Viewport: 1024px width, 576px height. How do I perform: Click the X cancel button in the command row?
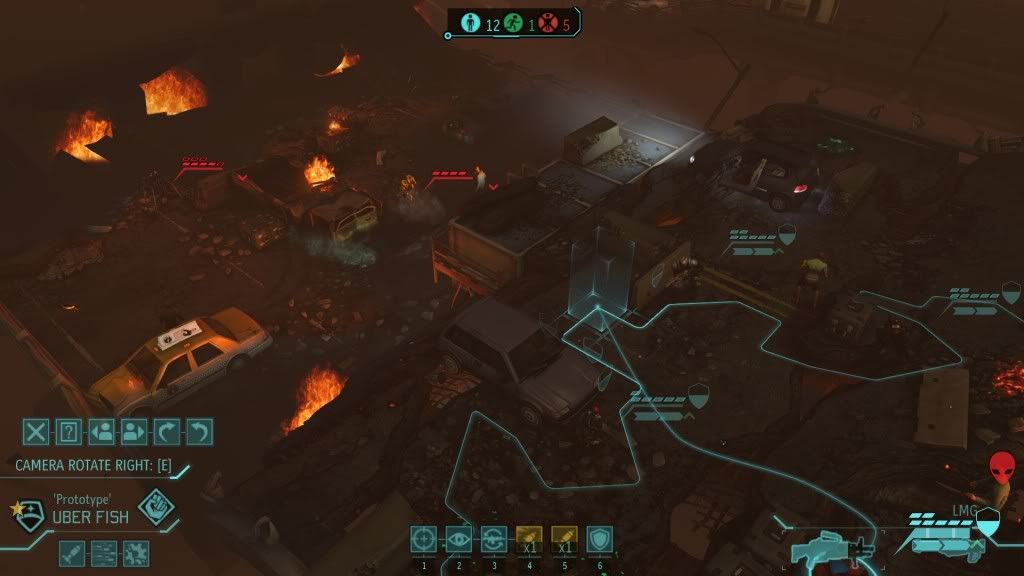(x=36, y=432)
